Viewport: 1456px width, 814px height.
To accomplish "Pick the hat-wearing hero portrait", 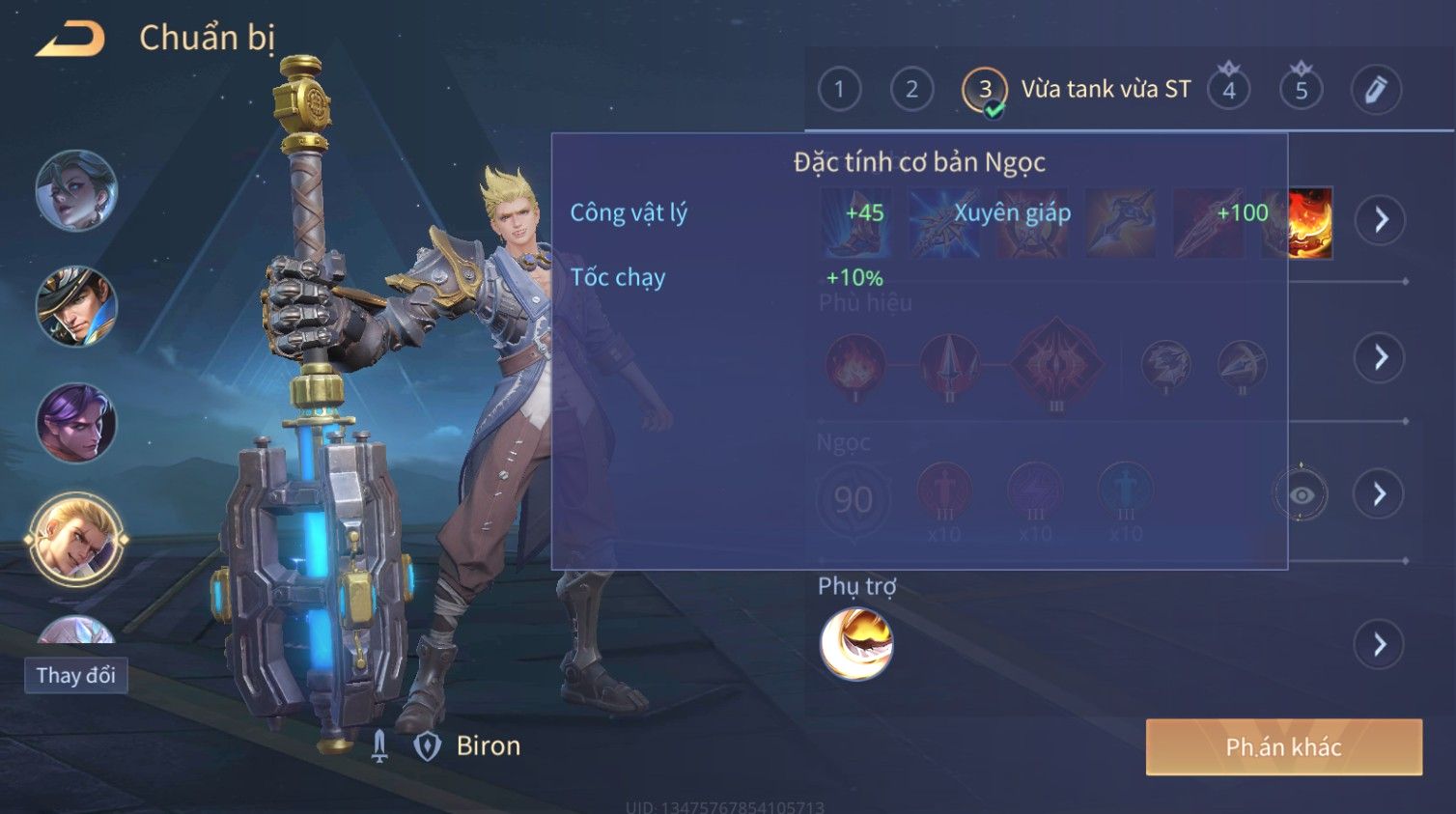I will [x=76, y=306].
